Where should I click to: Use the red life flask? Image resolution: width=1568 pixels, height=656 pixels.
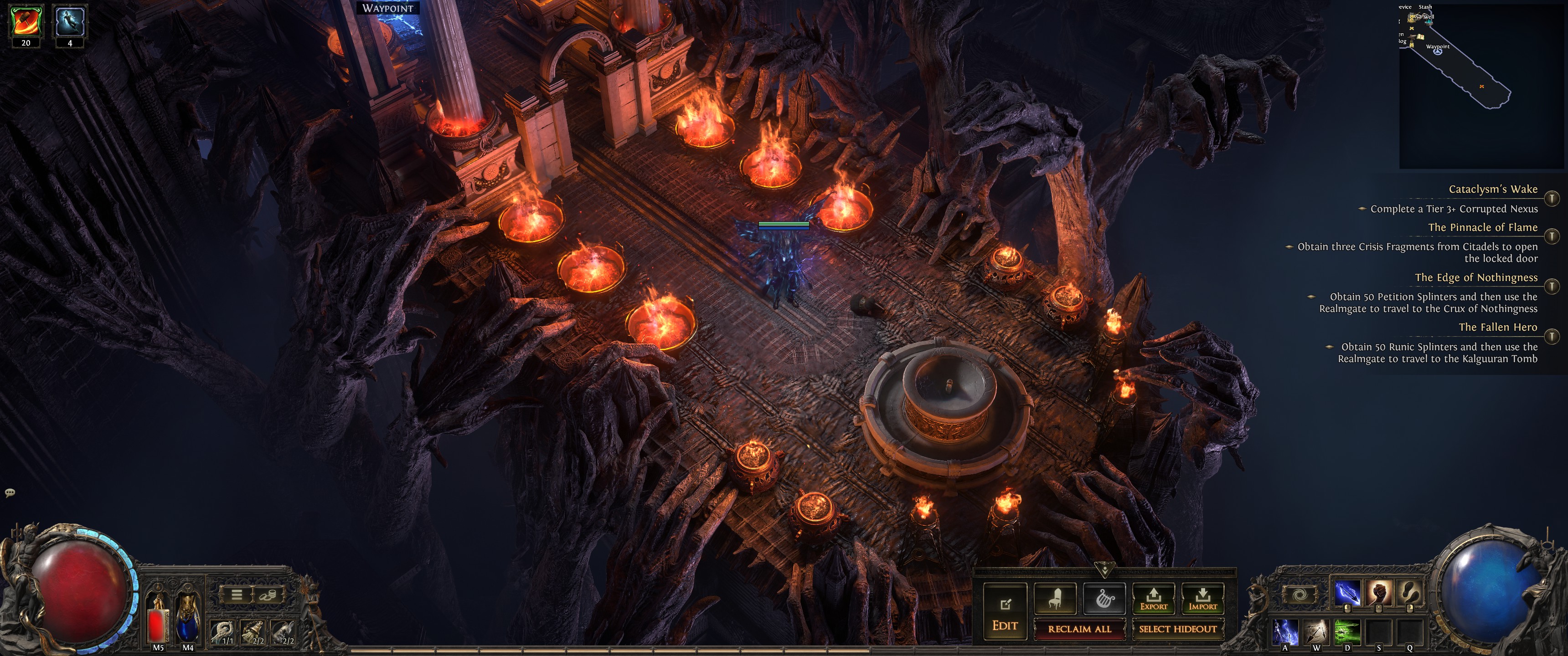[x=158, y=621]
